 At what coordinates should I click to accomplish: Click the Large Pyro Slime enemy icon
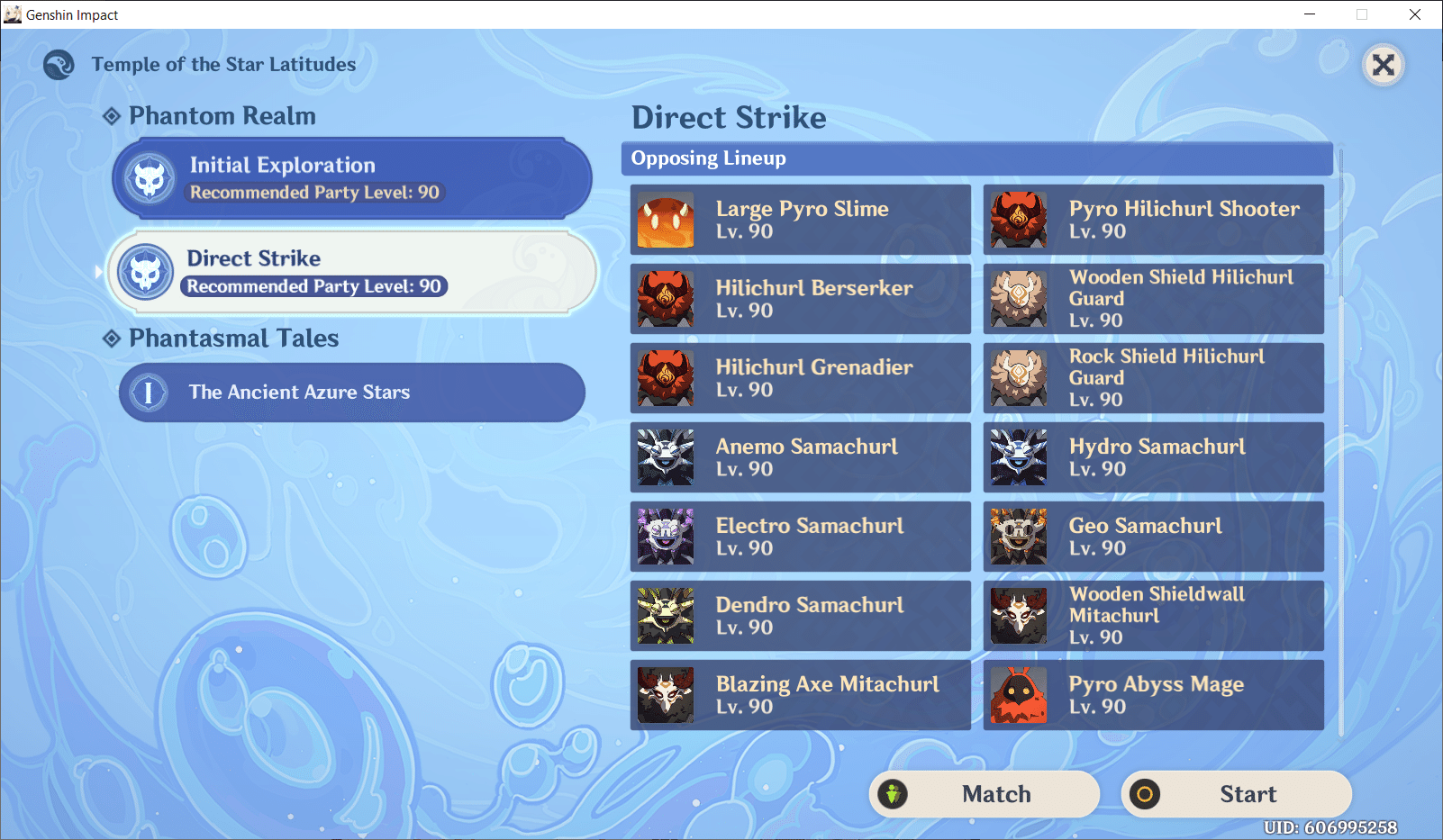click(665, 220)
